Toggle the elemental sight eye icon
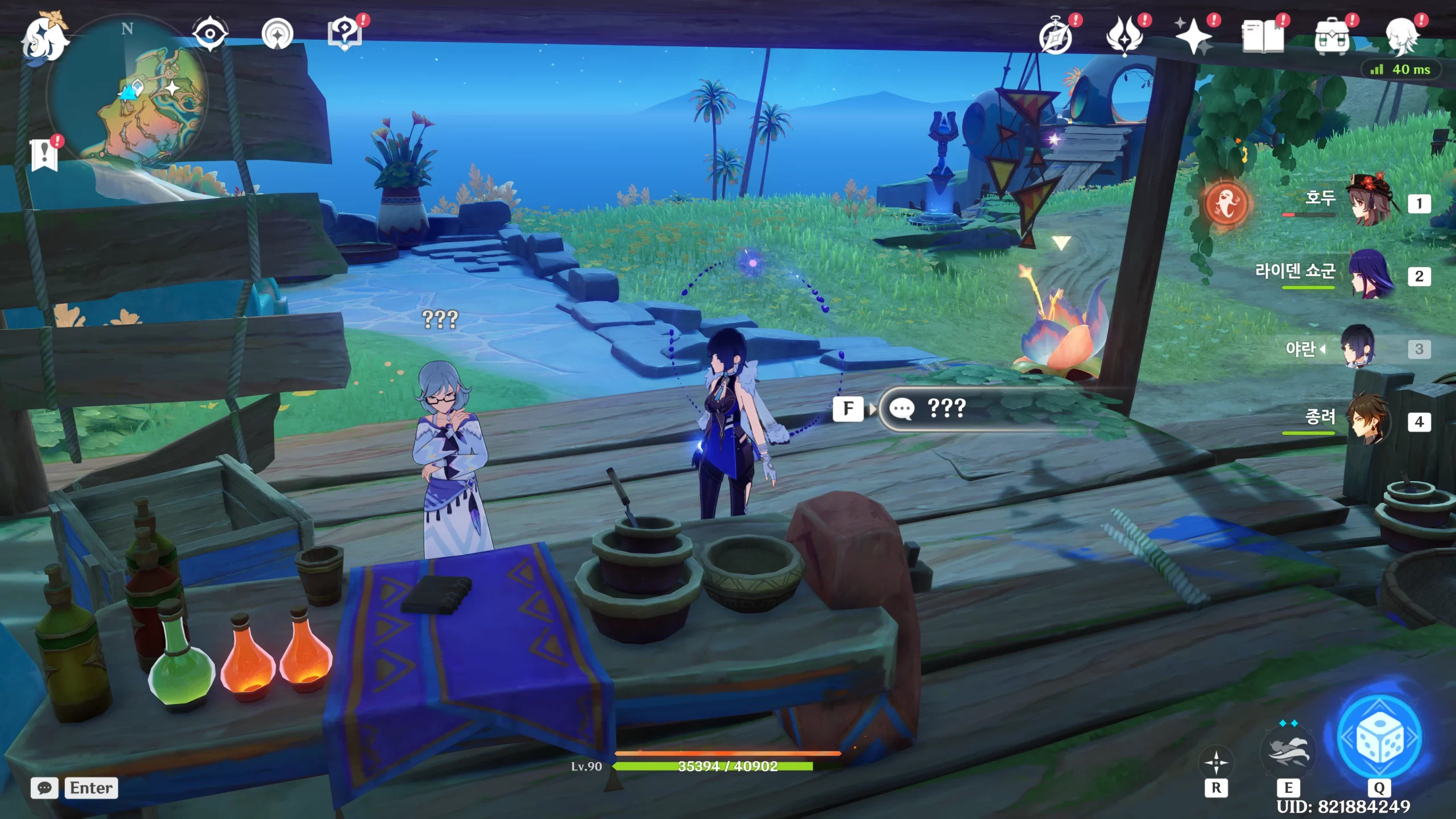Screen dimensions: 1456x819 (x=210, y=34)
